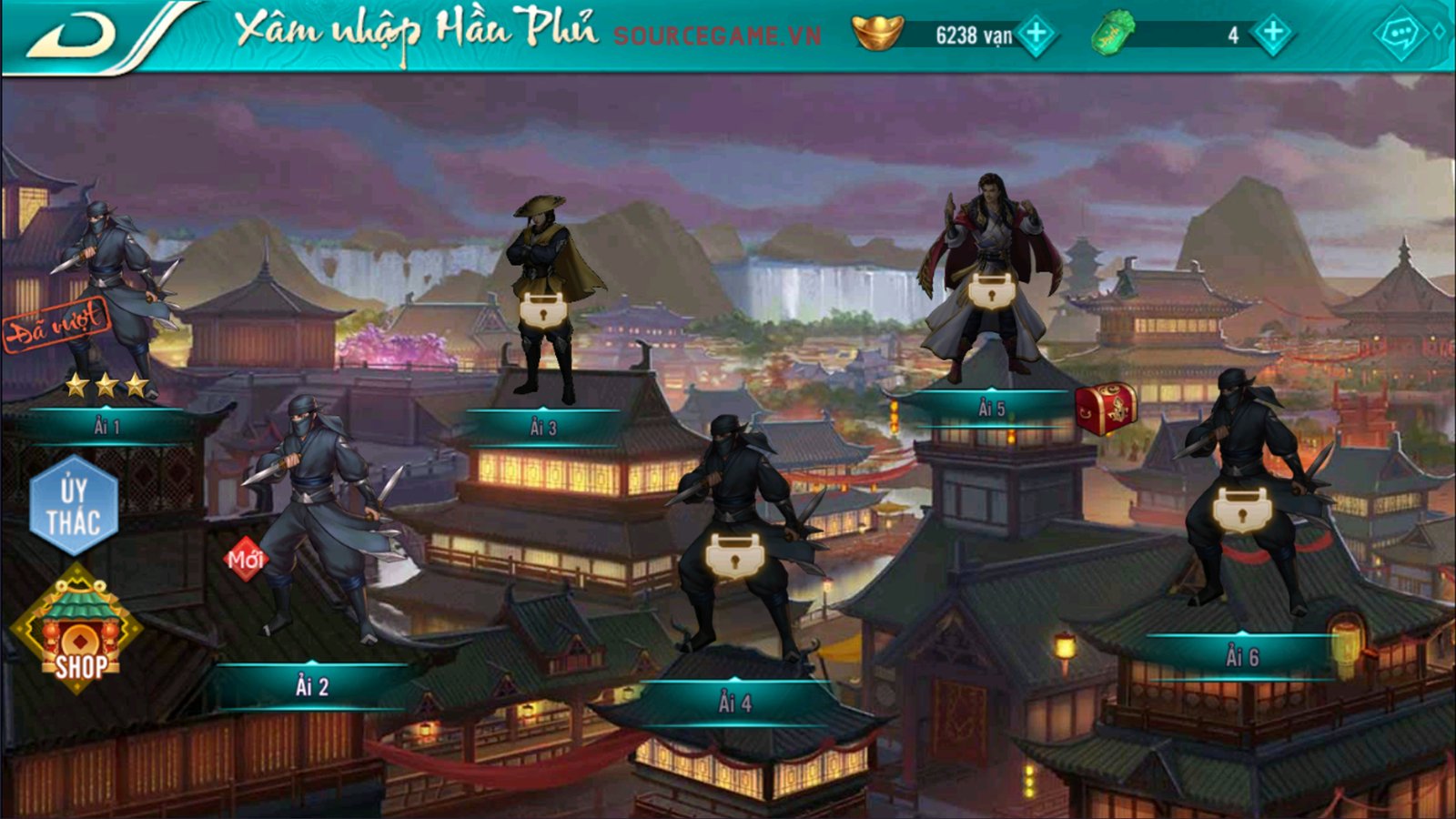Add more gold ingots with plus button
The height and width of the screenshot is (819, 1456).
click(1036, 35)
